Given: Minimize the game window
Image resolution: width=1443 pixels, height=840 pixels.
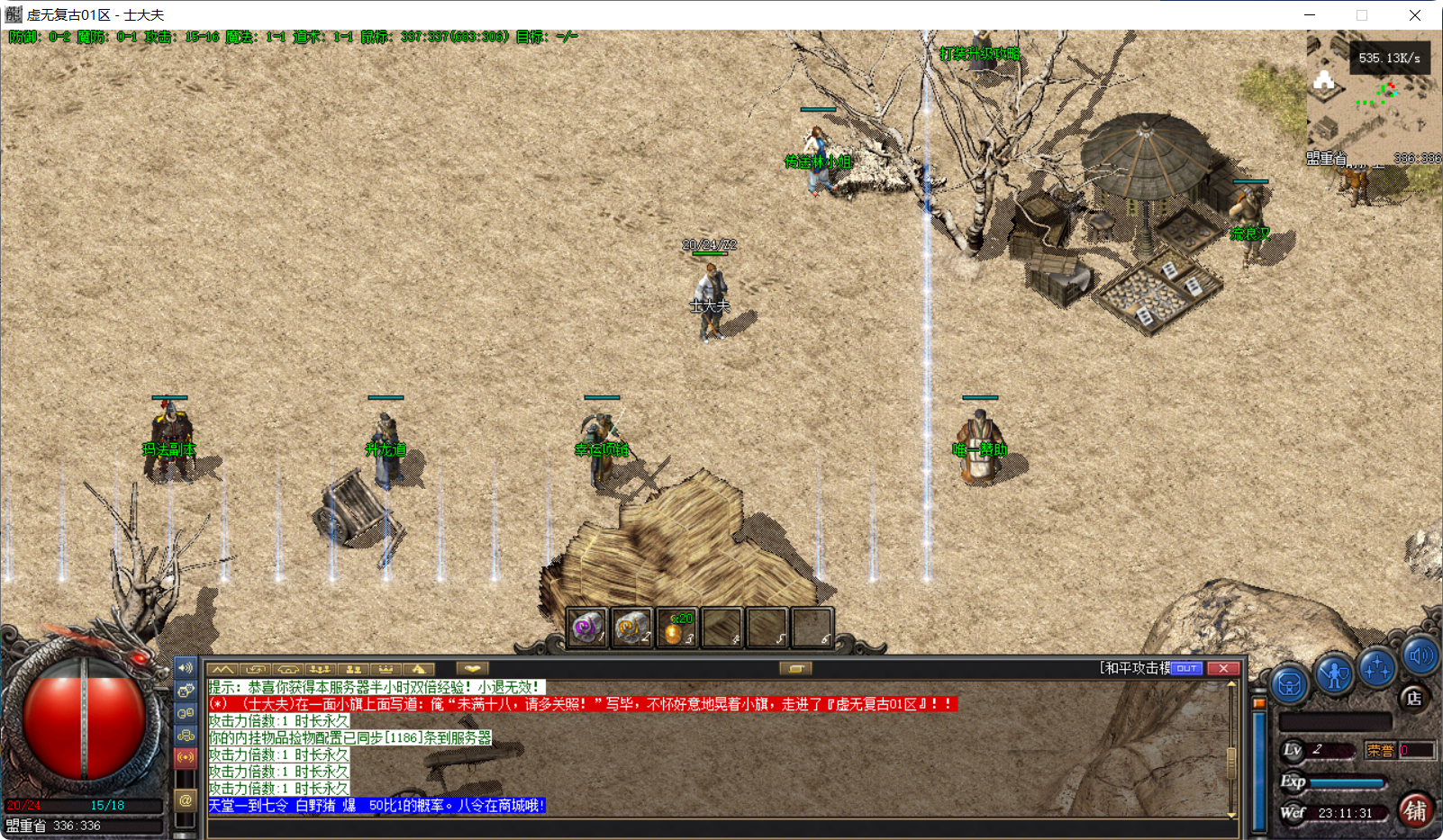Looking at the screenshot, I should (x=1310, y=15).
